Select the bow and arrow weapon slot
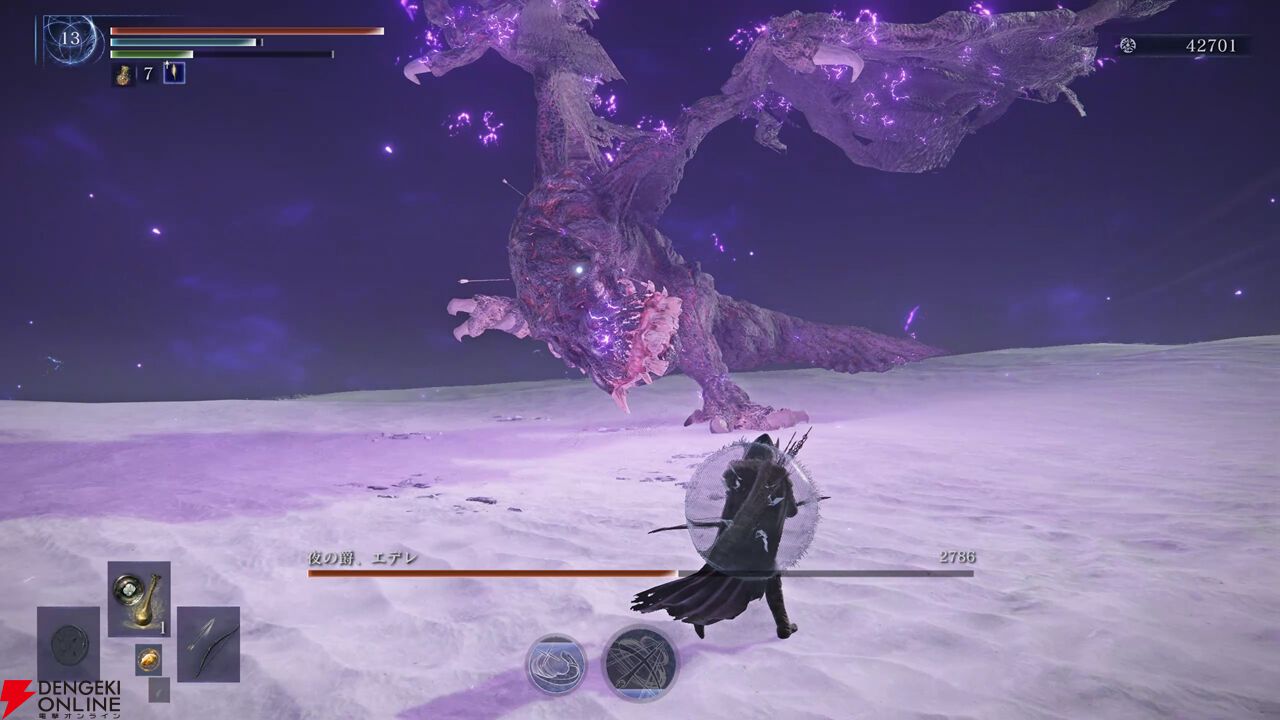 click(x=208, y=643)
